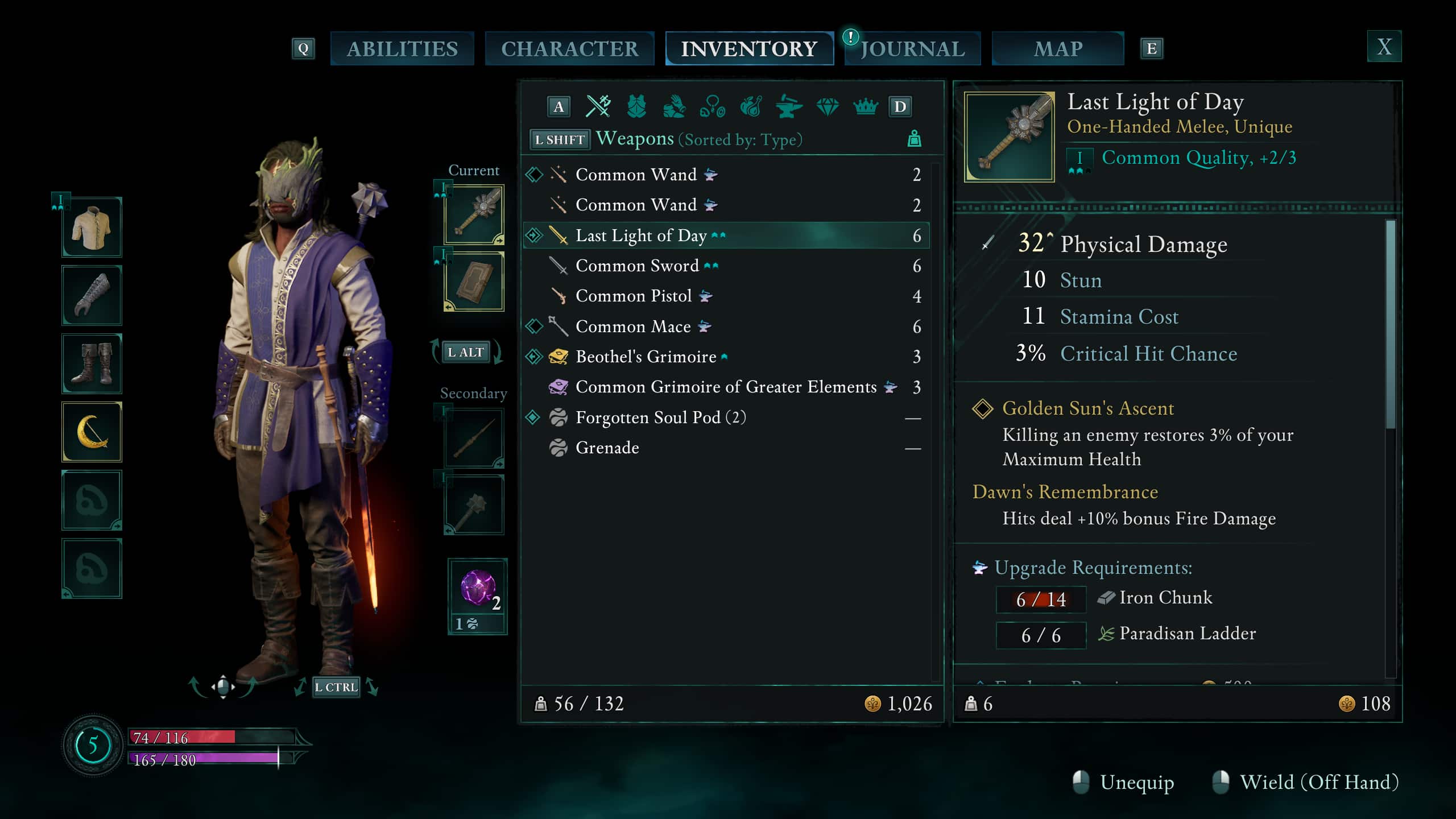Open the Map tab
The width and height of the screenshot is (1456, 819).
[x=1057, y=49]
